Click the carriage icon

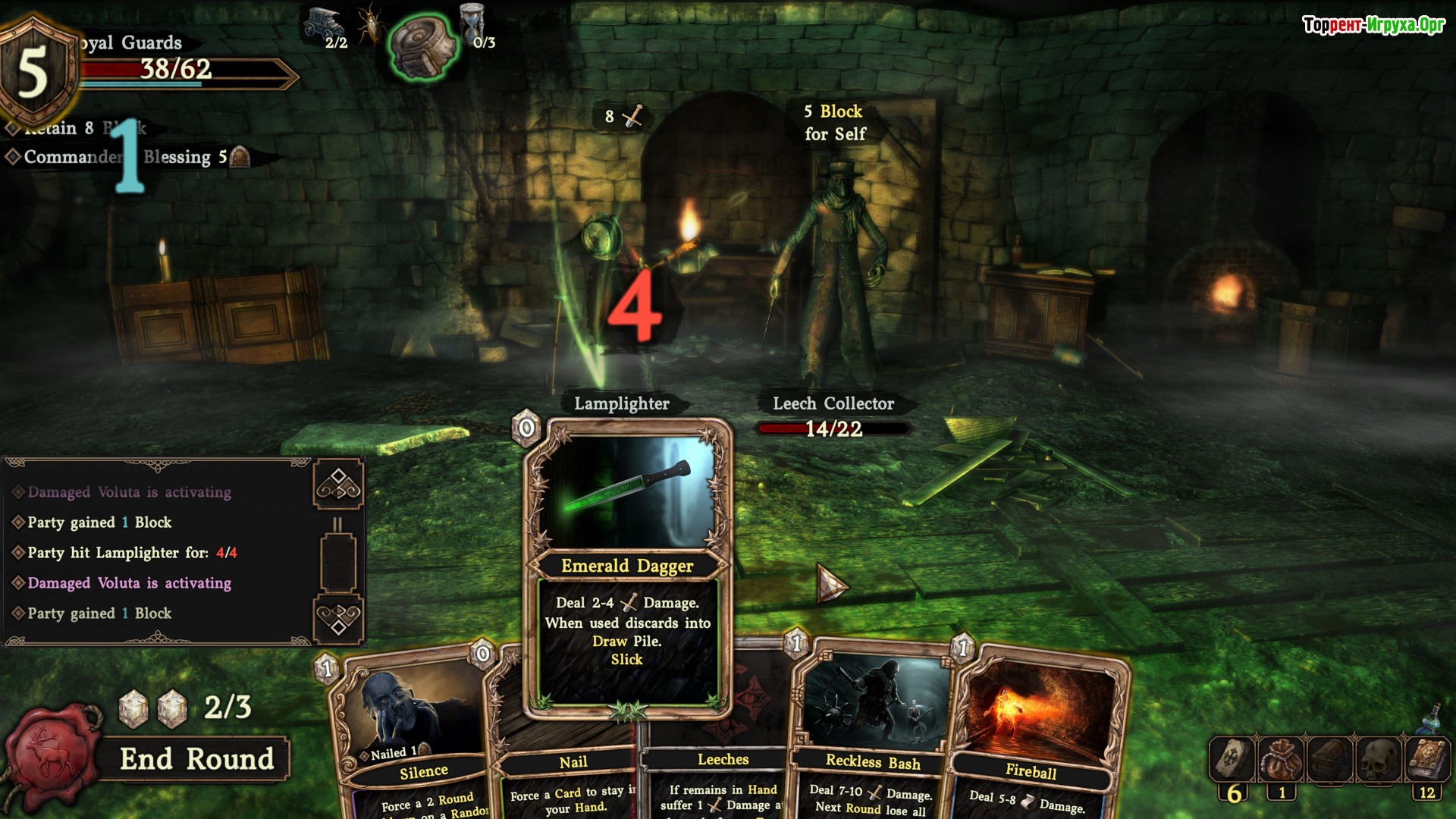(x=323, y=23)
